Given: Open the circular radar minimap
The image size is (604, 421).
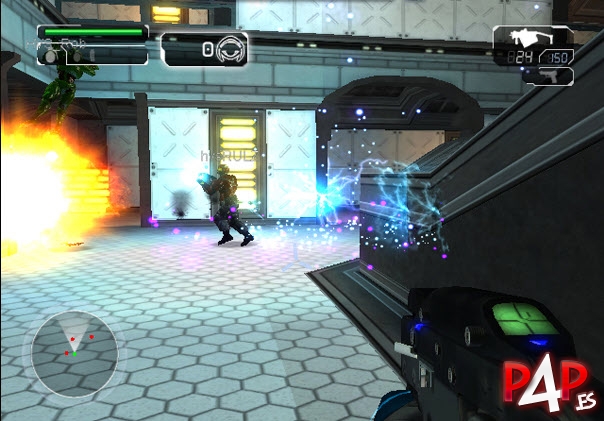Looking at the screenshot, I should pos(73,353).
